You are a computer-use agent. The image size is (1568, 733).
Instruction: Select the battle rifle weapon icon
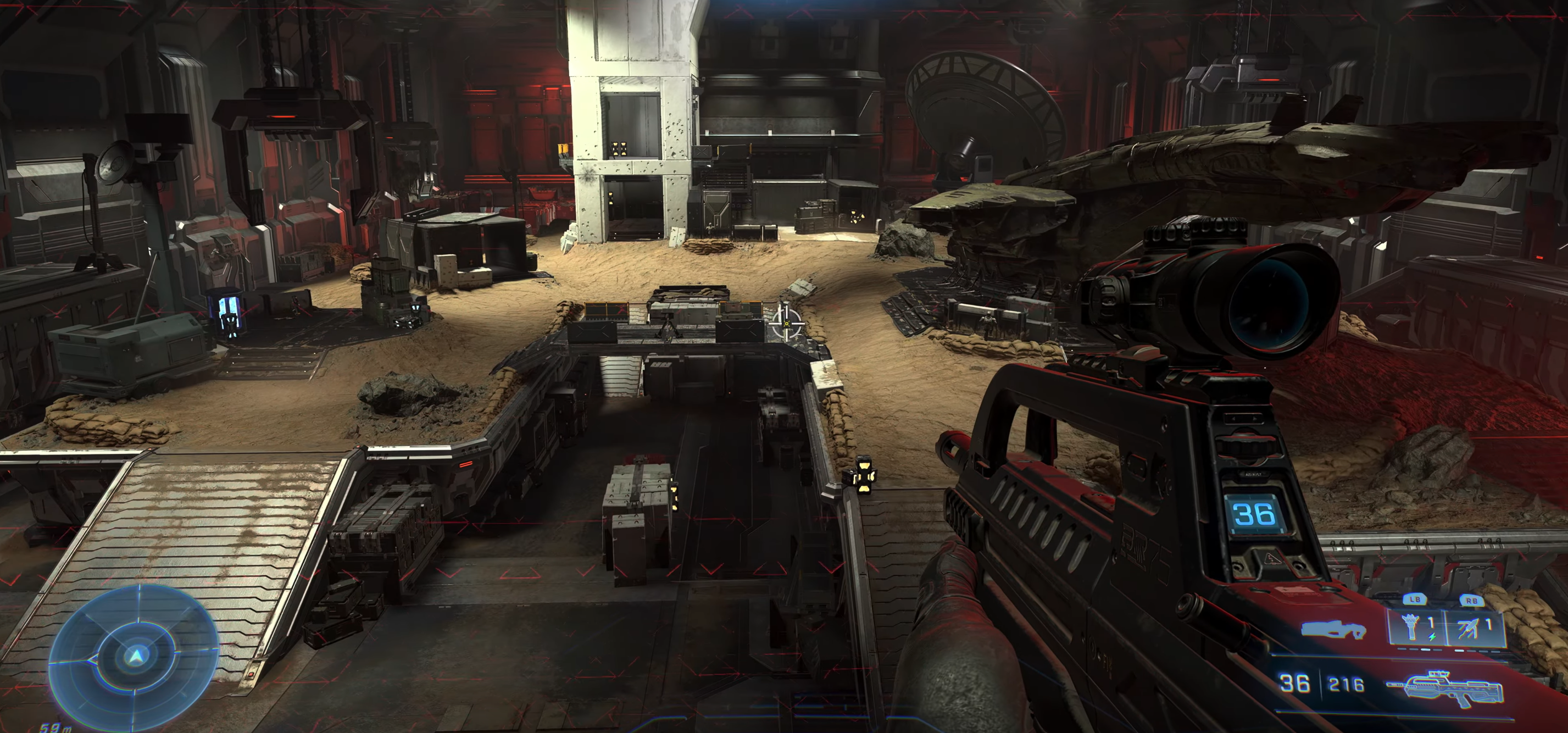[1445, 688]
